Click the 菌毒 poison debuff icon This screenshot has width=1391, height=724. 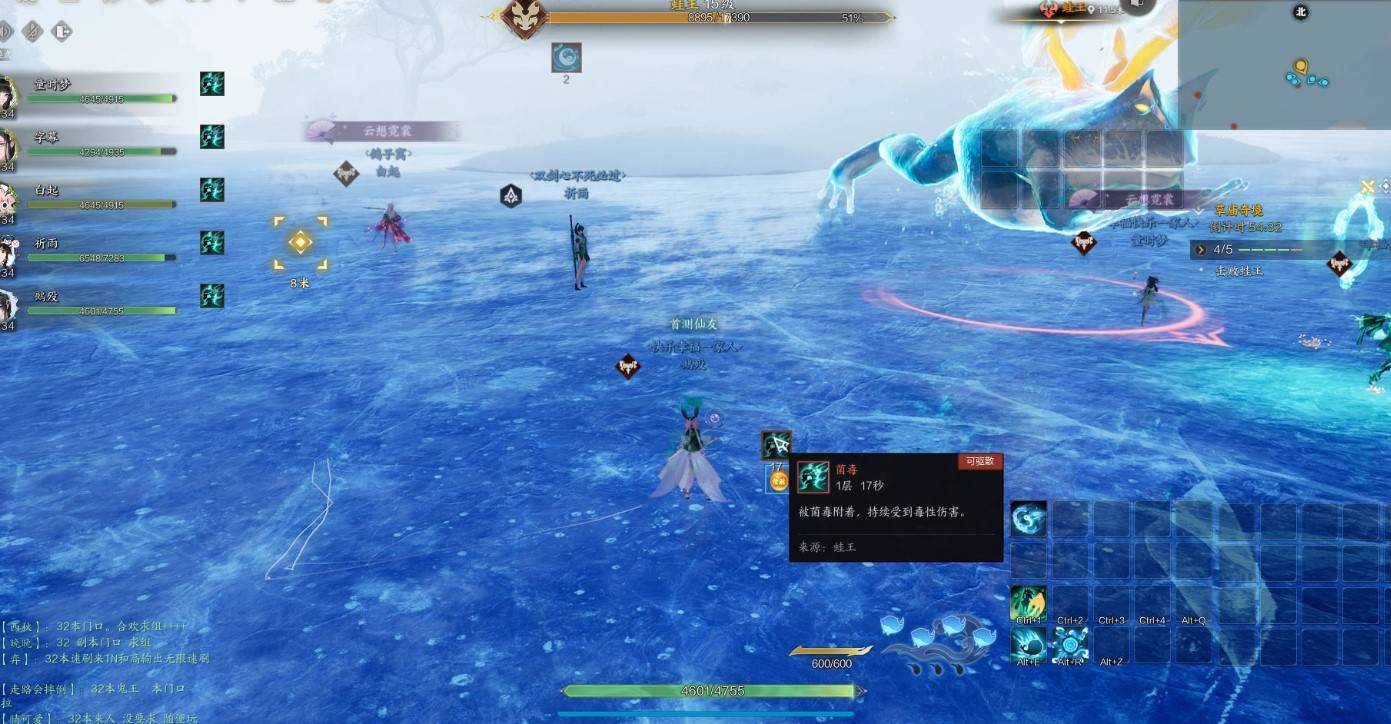(776, 445)
